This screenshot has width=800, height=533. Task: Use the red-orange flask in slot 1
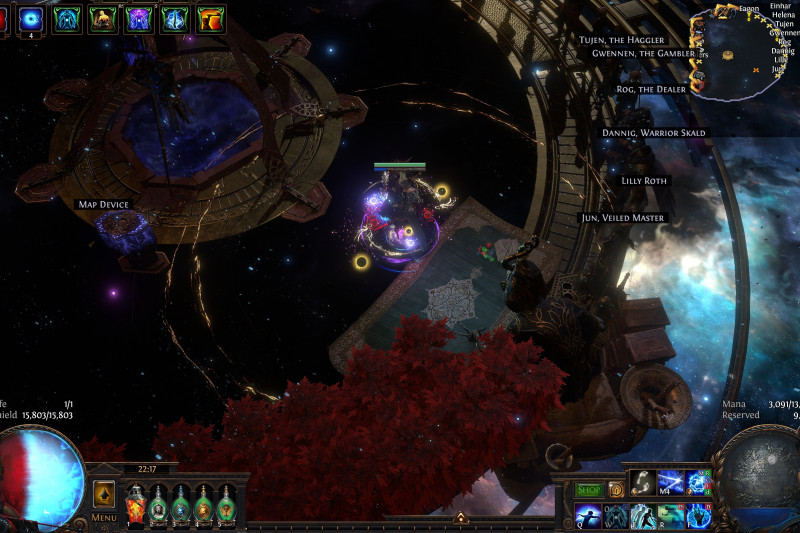(x=135, y=503)
